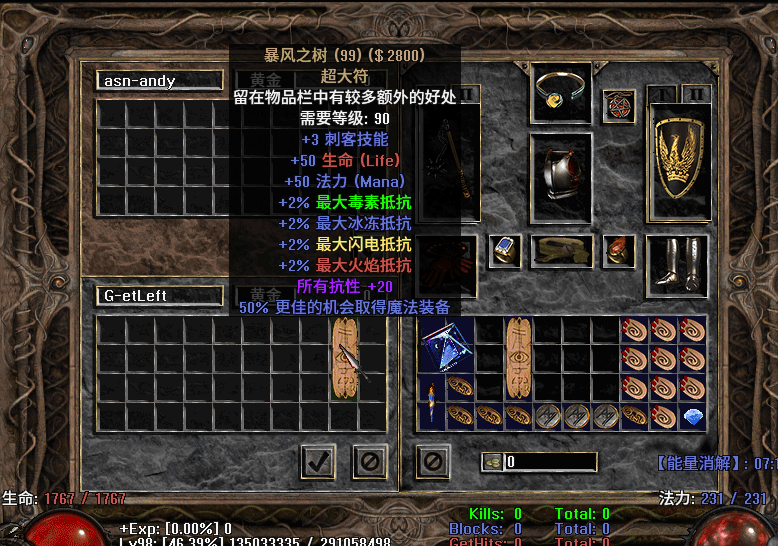Open the gold amount button

point(492,462)
